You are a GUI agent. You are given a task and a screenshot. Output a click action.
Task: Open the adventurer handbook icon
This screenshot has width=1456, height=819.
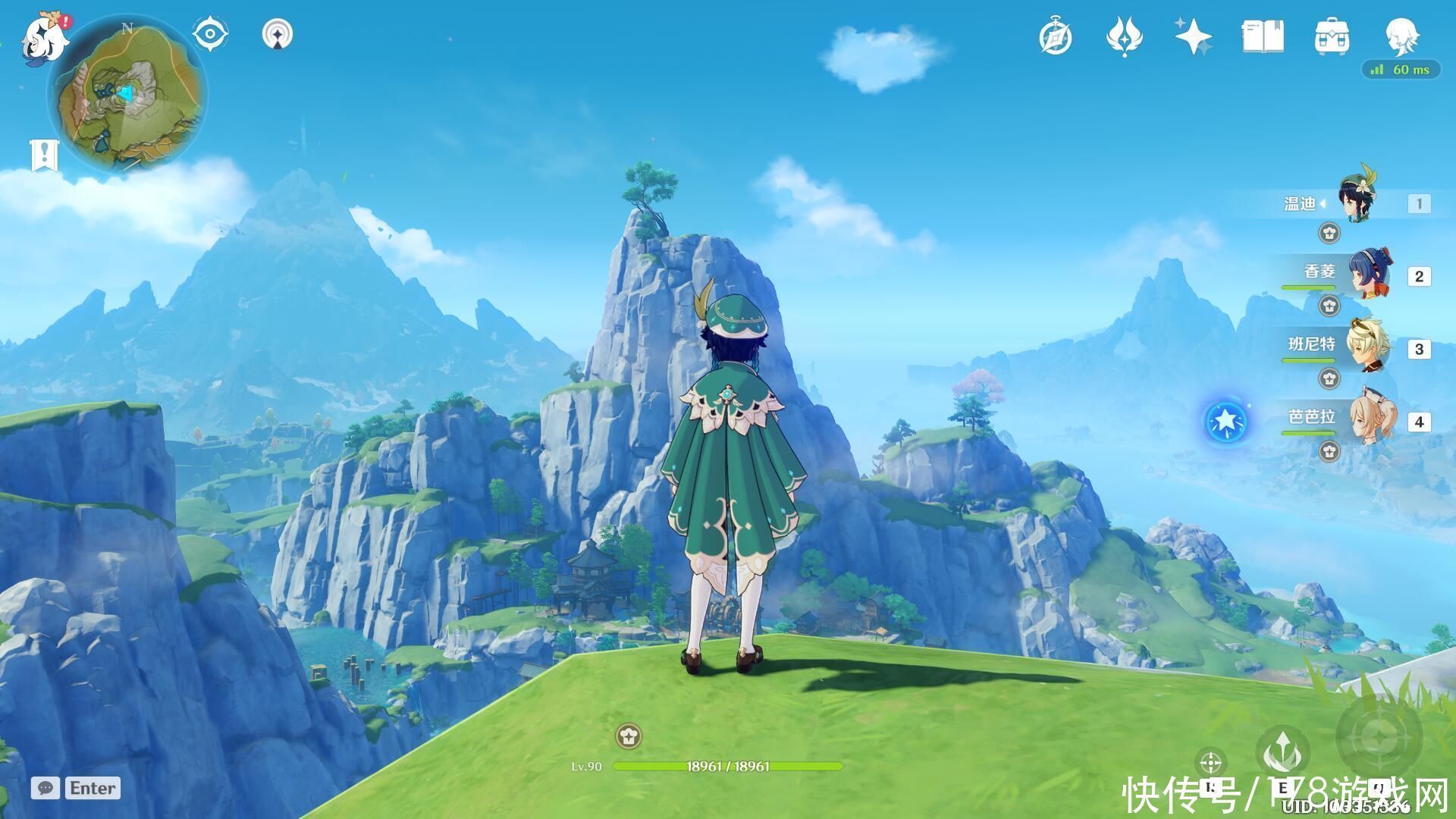click(x=1263, y=36)
